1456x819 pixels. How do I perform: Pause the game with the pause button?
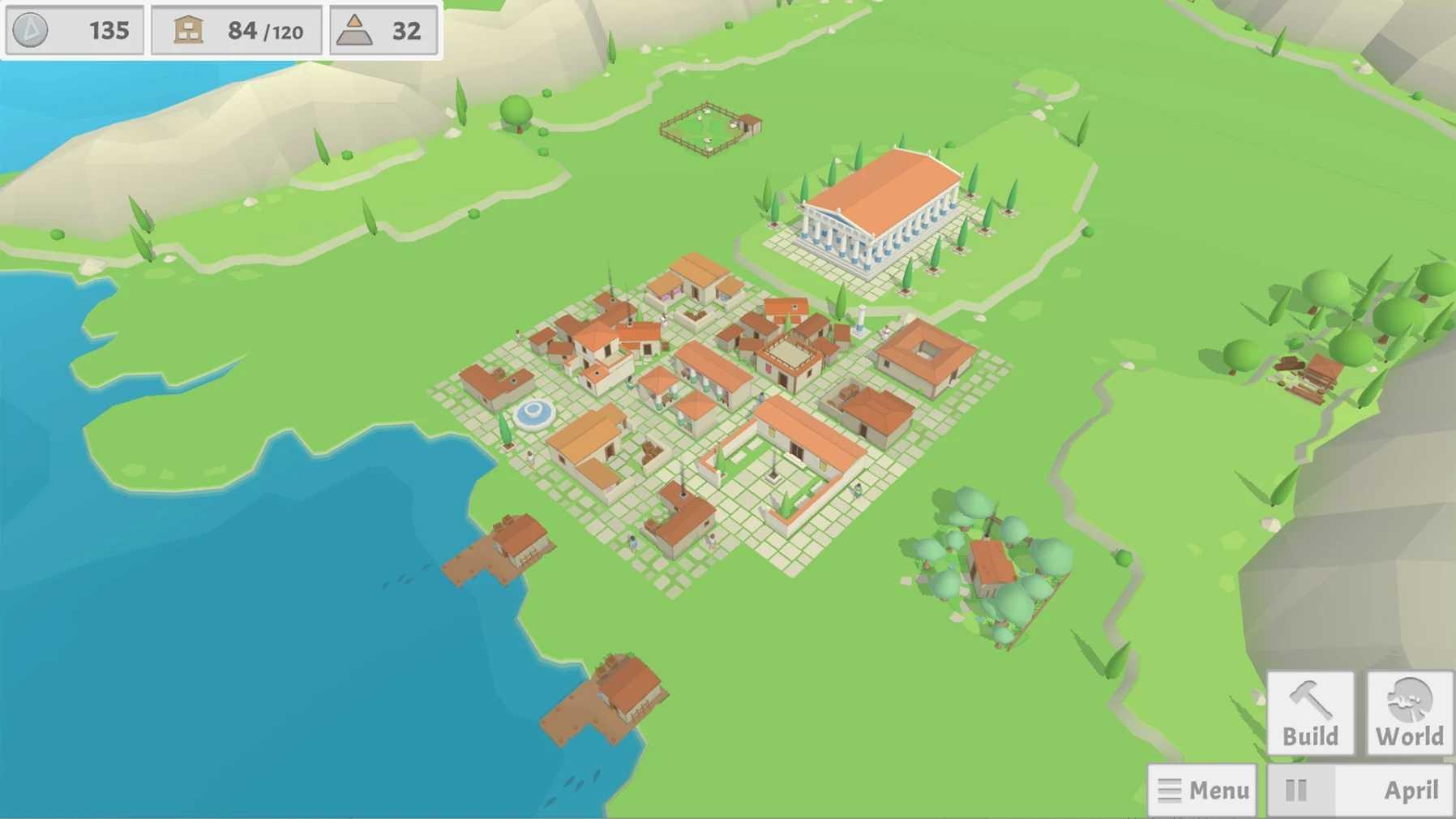click(x=1298, y=789)
